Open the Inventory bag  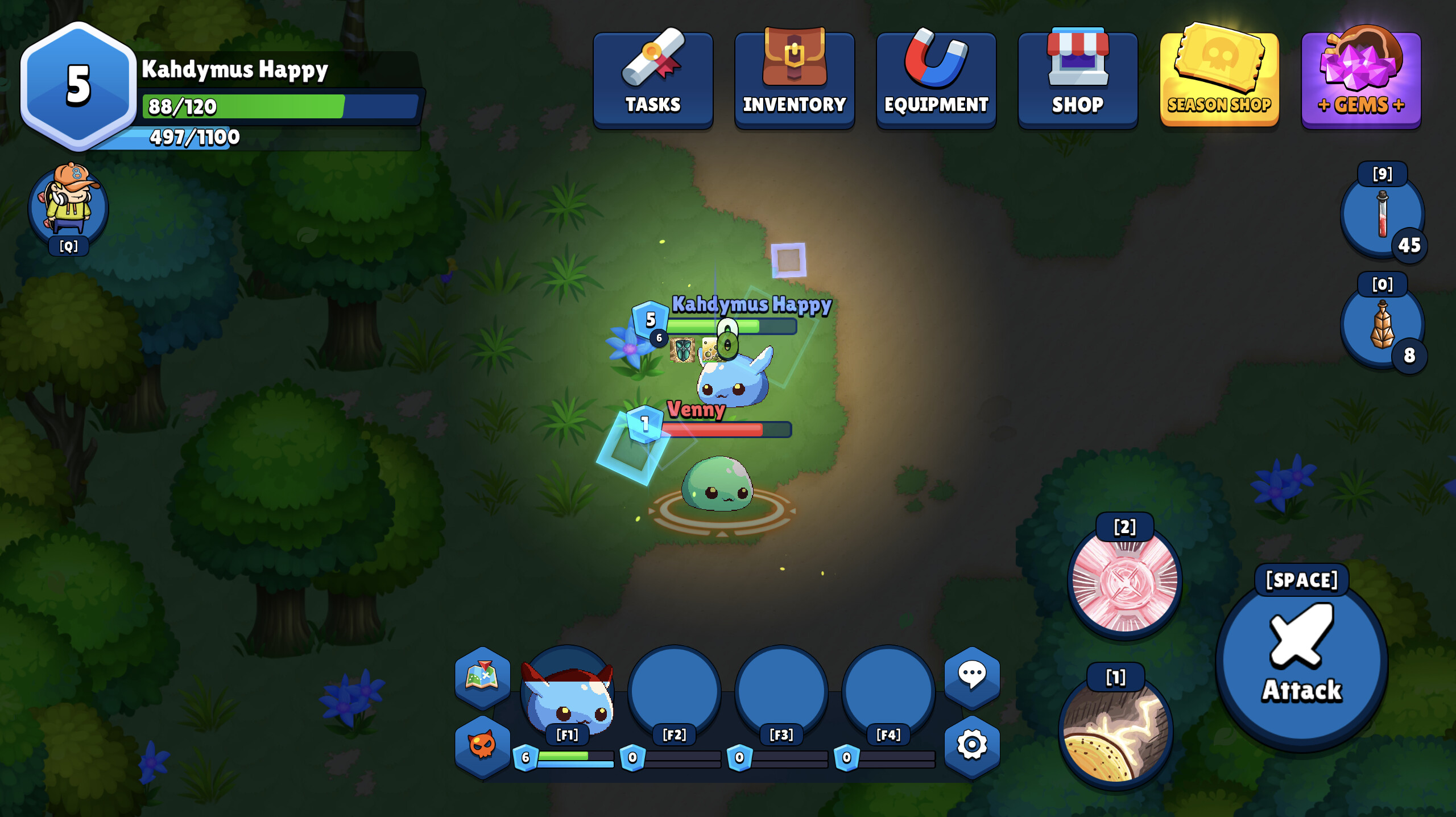[x=794, y=77]
